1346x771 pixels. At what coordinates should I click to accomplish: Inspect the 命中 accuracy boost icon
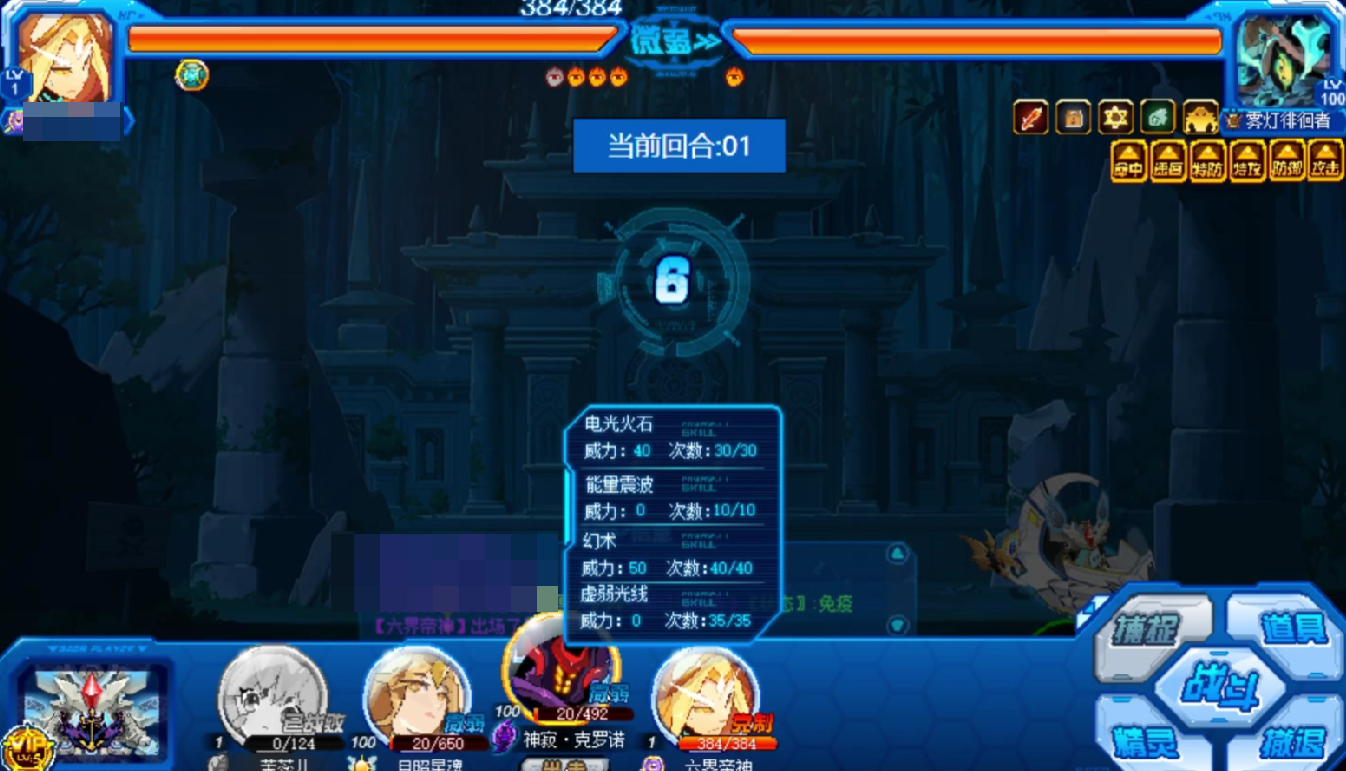[1128, 162]
